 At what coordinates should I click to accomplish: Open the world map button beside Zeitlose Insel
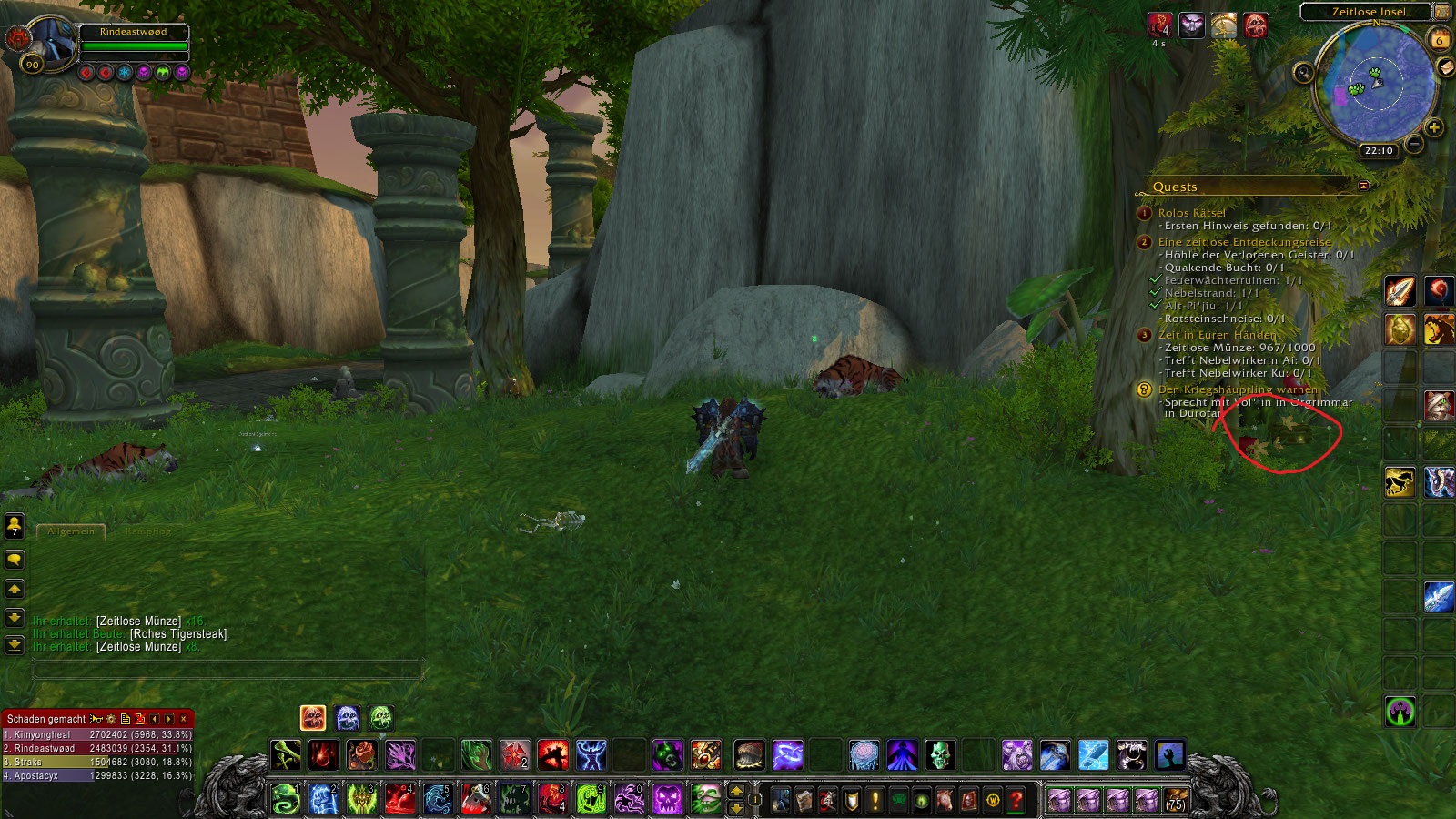tap(1442, 12)
